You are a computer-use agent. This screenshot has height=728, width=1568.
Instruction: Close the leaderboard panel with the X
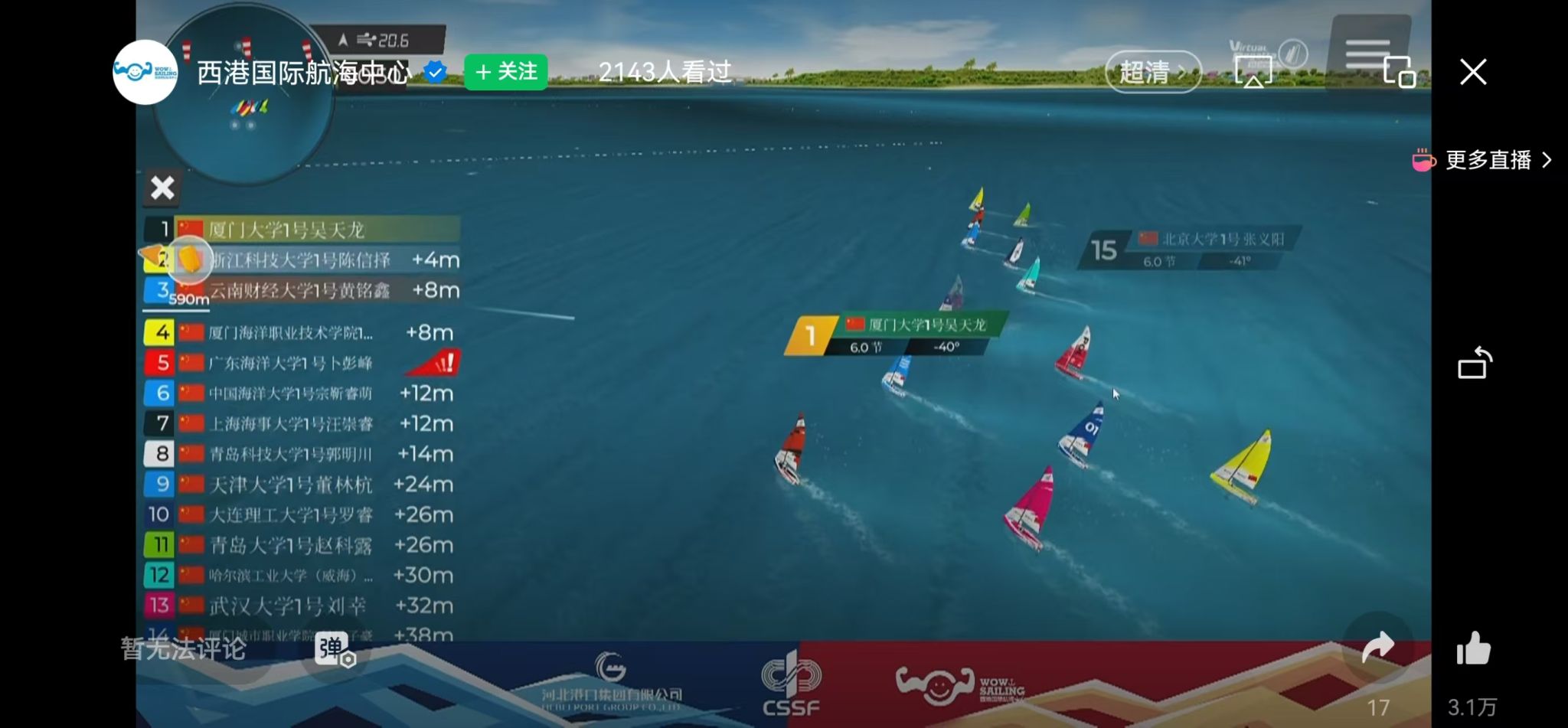click(x=162, y=188)
